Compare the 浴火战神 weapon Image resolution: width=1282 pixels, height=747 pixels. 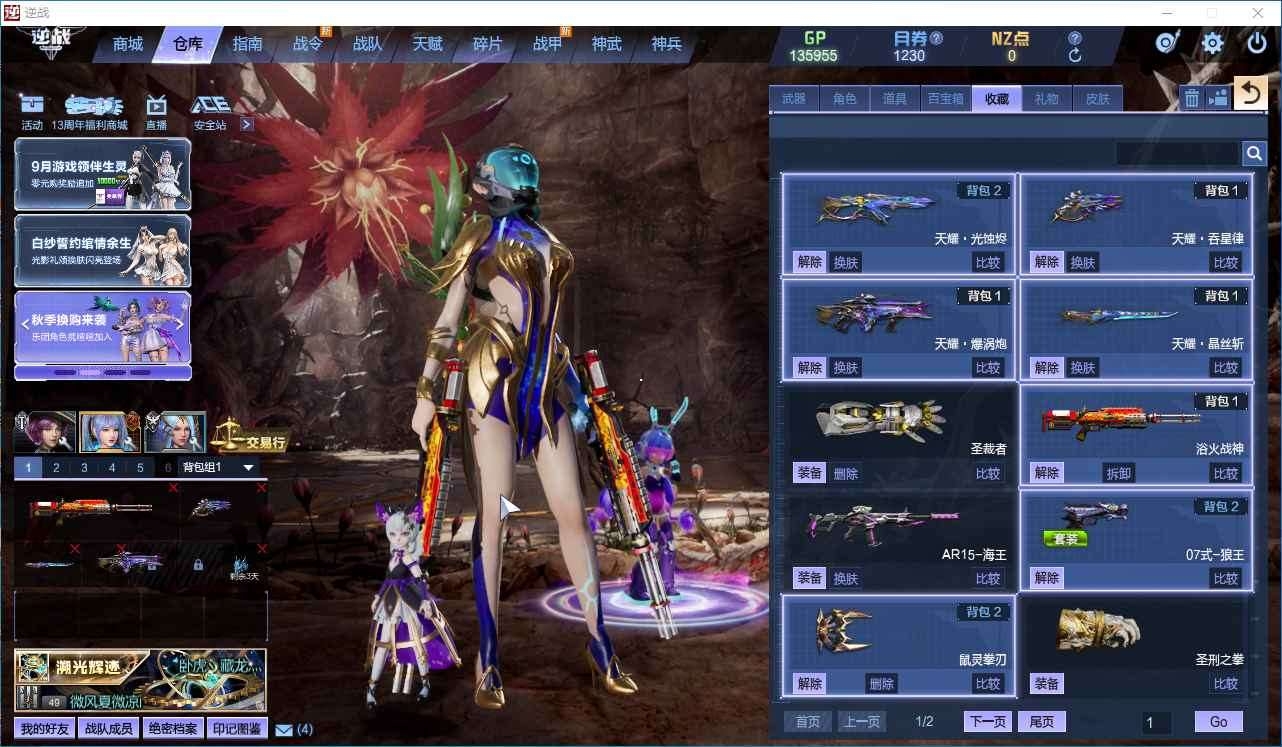1225,473
